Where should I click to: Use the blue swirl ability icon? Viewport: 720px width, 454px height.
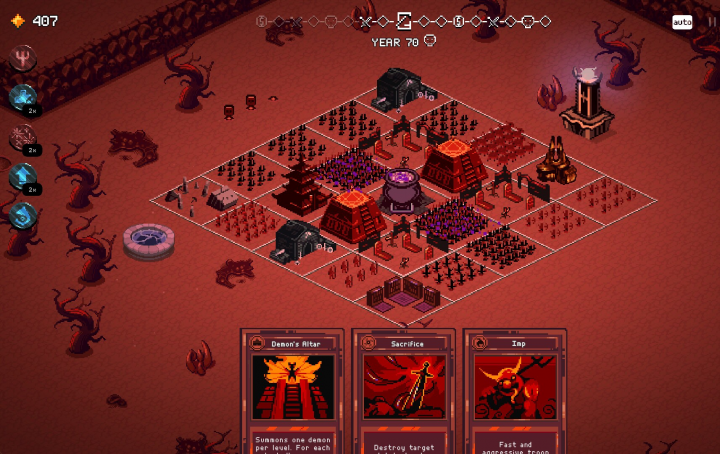22,215
